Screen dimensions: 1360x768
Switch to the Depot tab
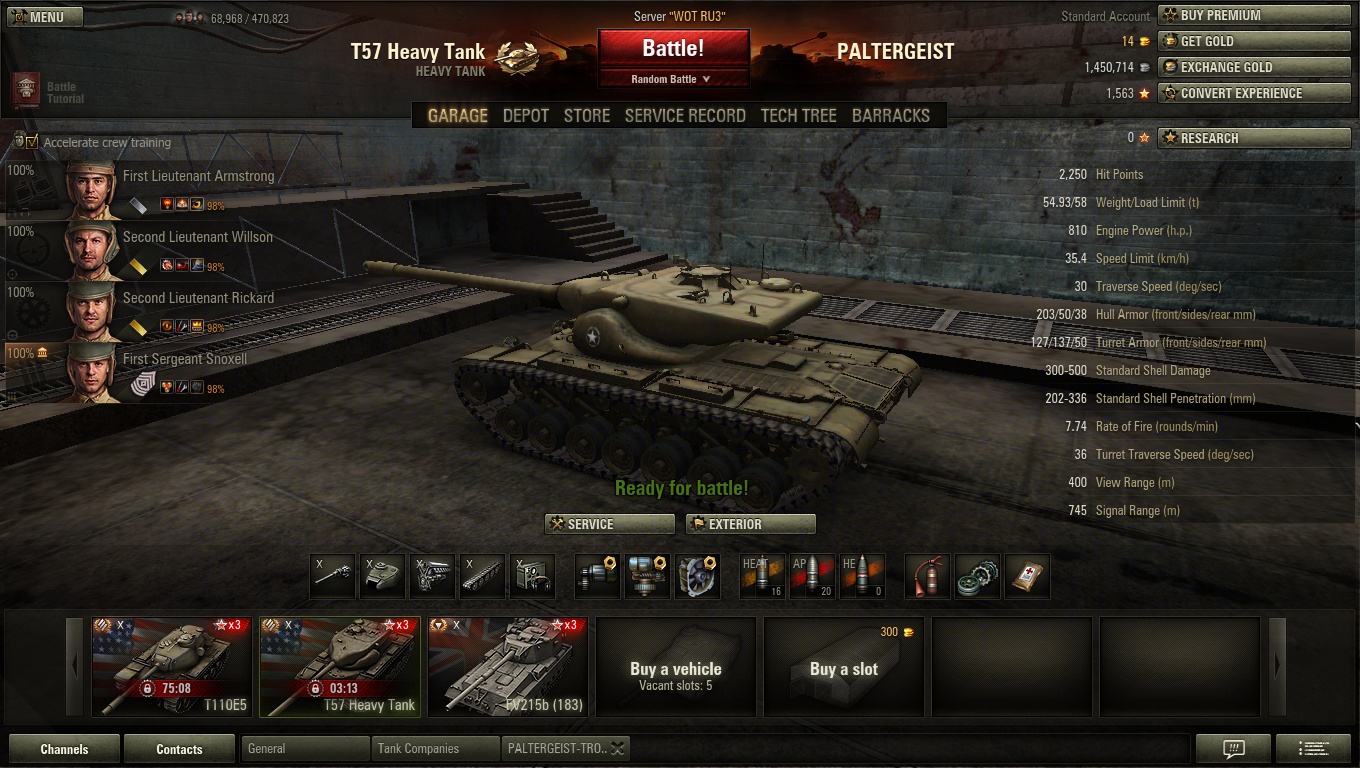pyautogui.click(x=525, y=116)
